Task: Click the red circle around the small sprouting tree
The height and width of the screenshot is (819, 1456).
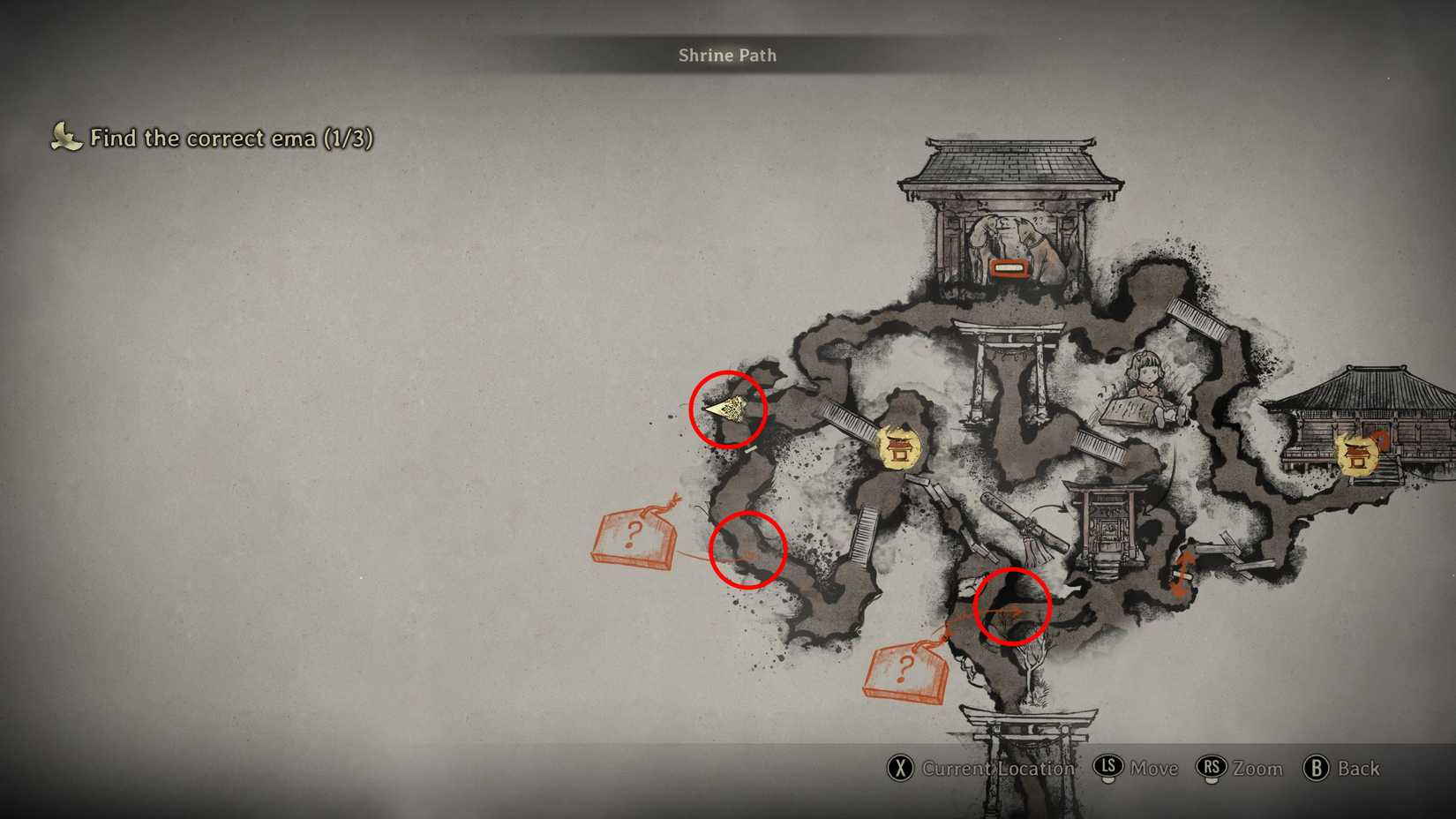Action: [1011, 606]
